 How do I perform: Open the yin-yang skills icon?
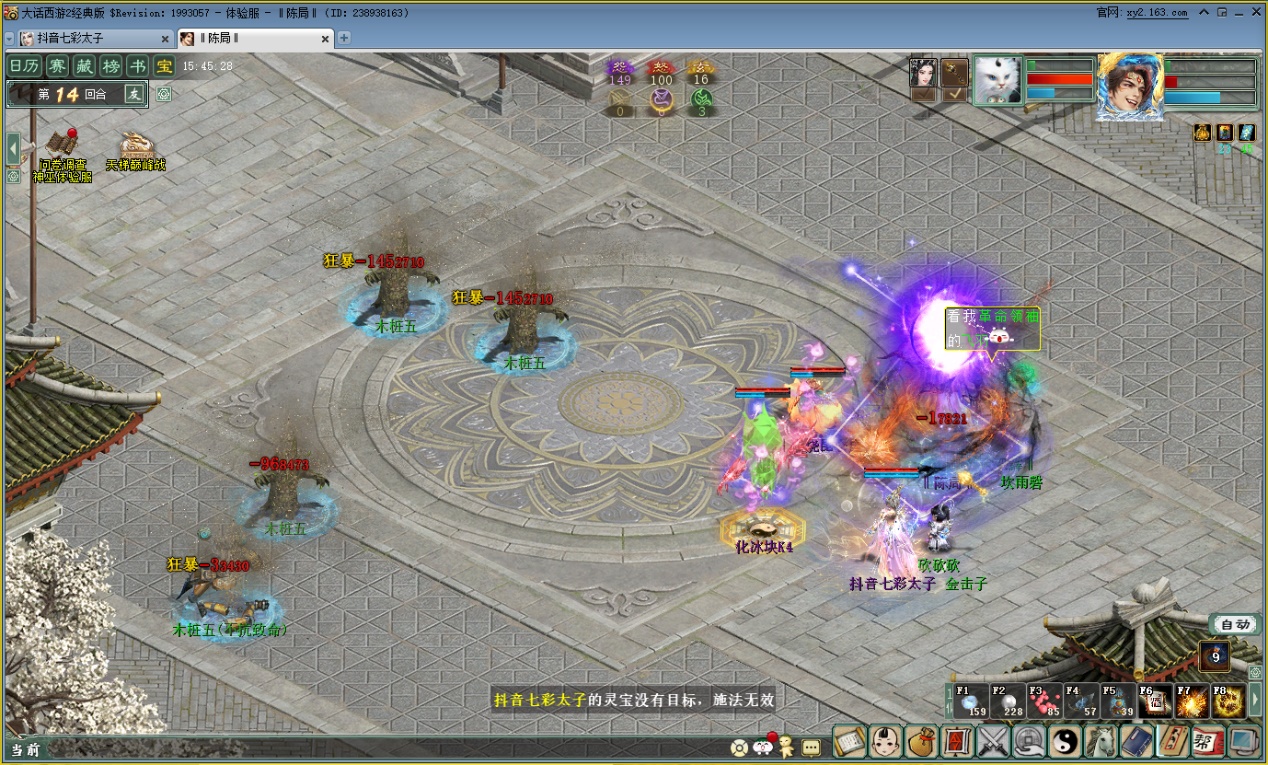click(1065, 741)
